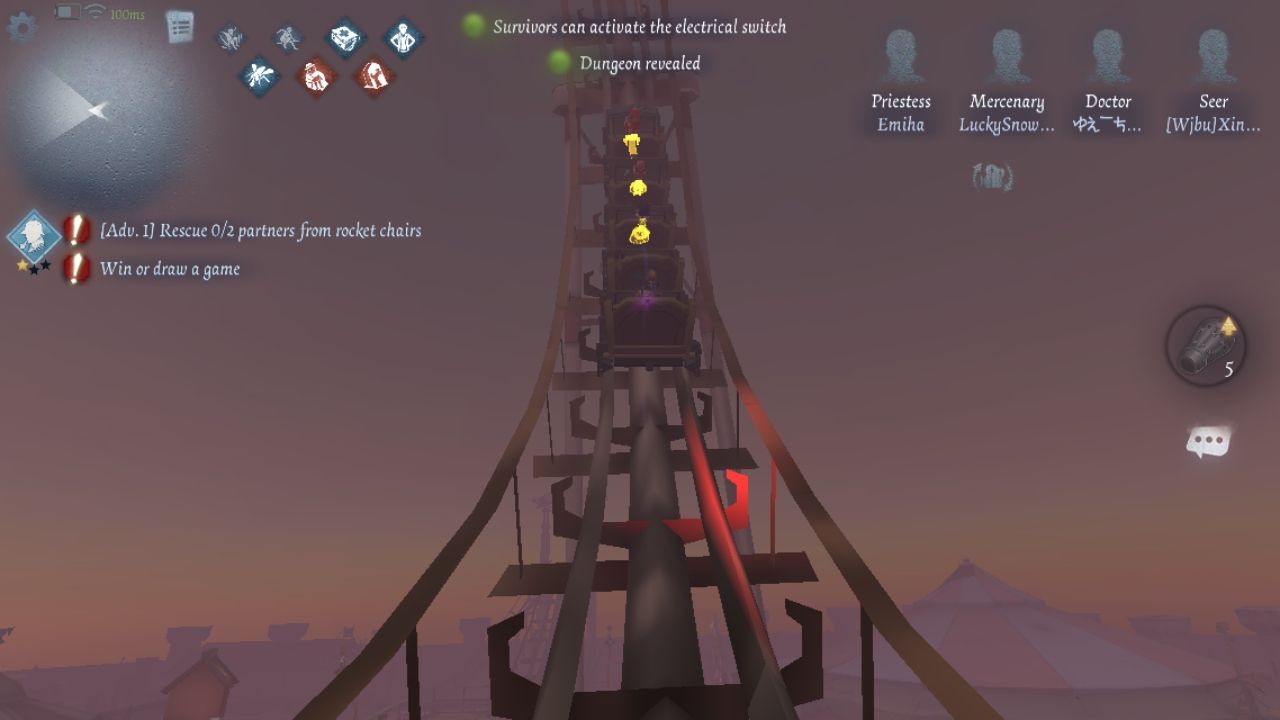
Task: Inspect the red helmet head trait icon
Action: pos(373,76)
